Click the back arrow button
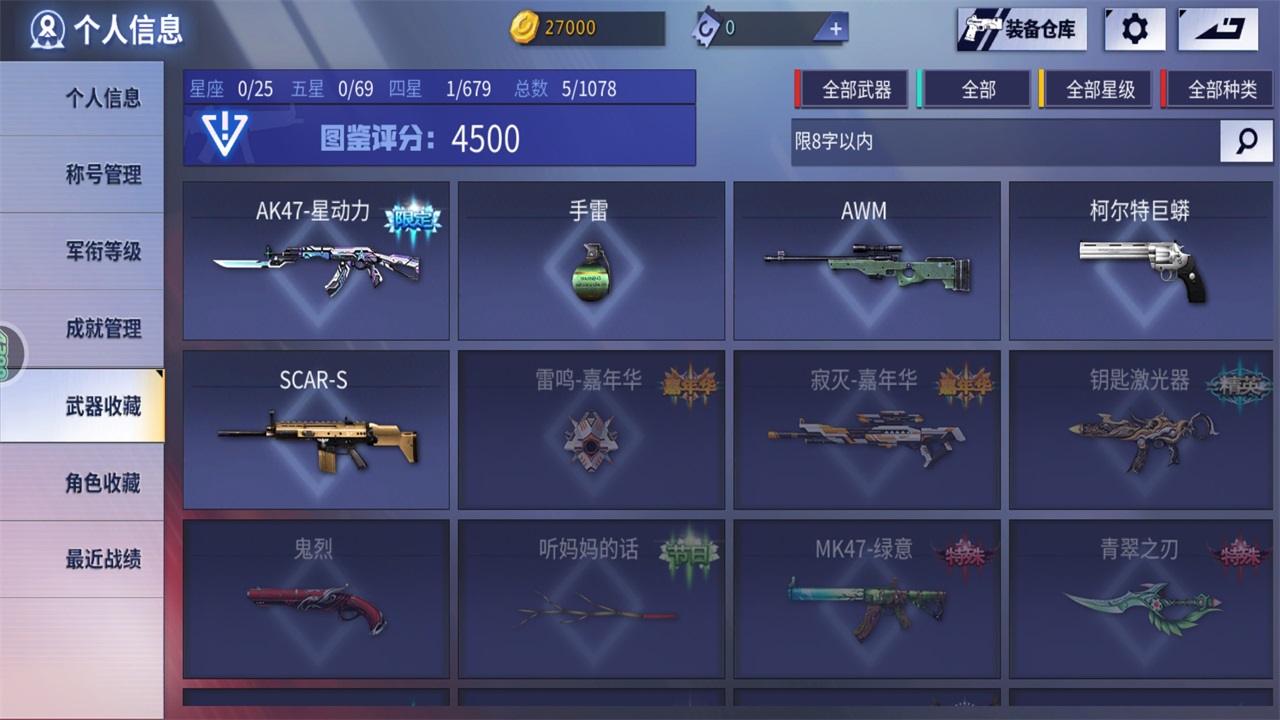The width and height of the screenshot is (1280, 720). coord(1217,29)
